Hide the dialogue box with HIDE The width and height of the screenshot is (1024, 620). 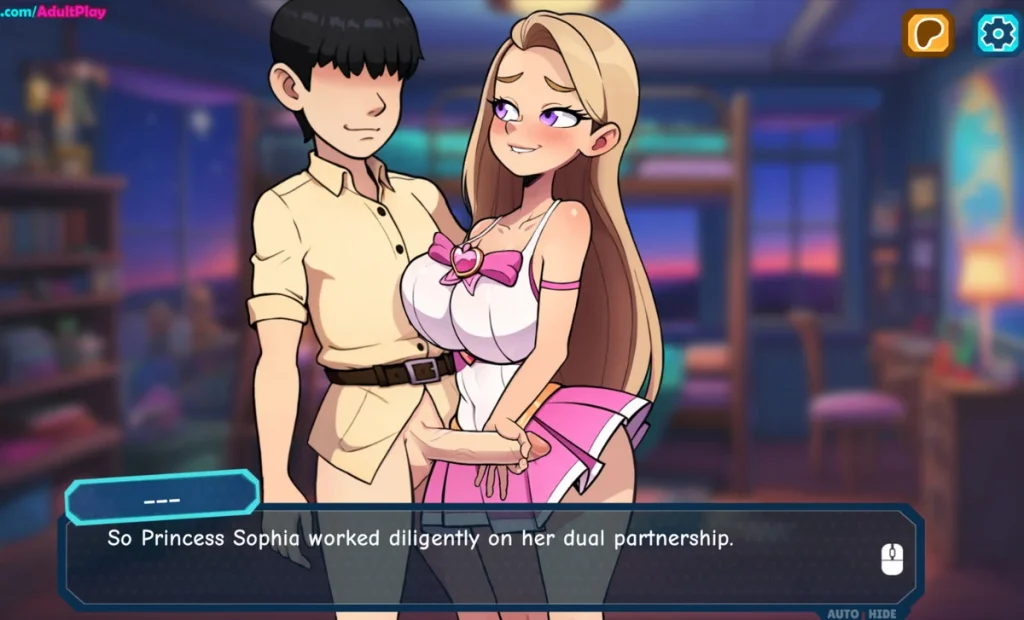point(881,613)
